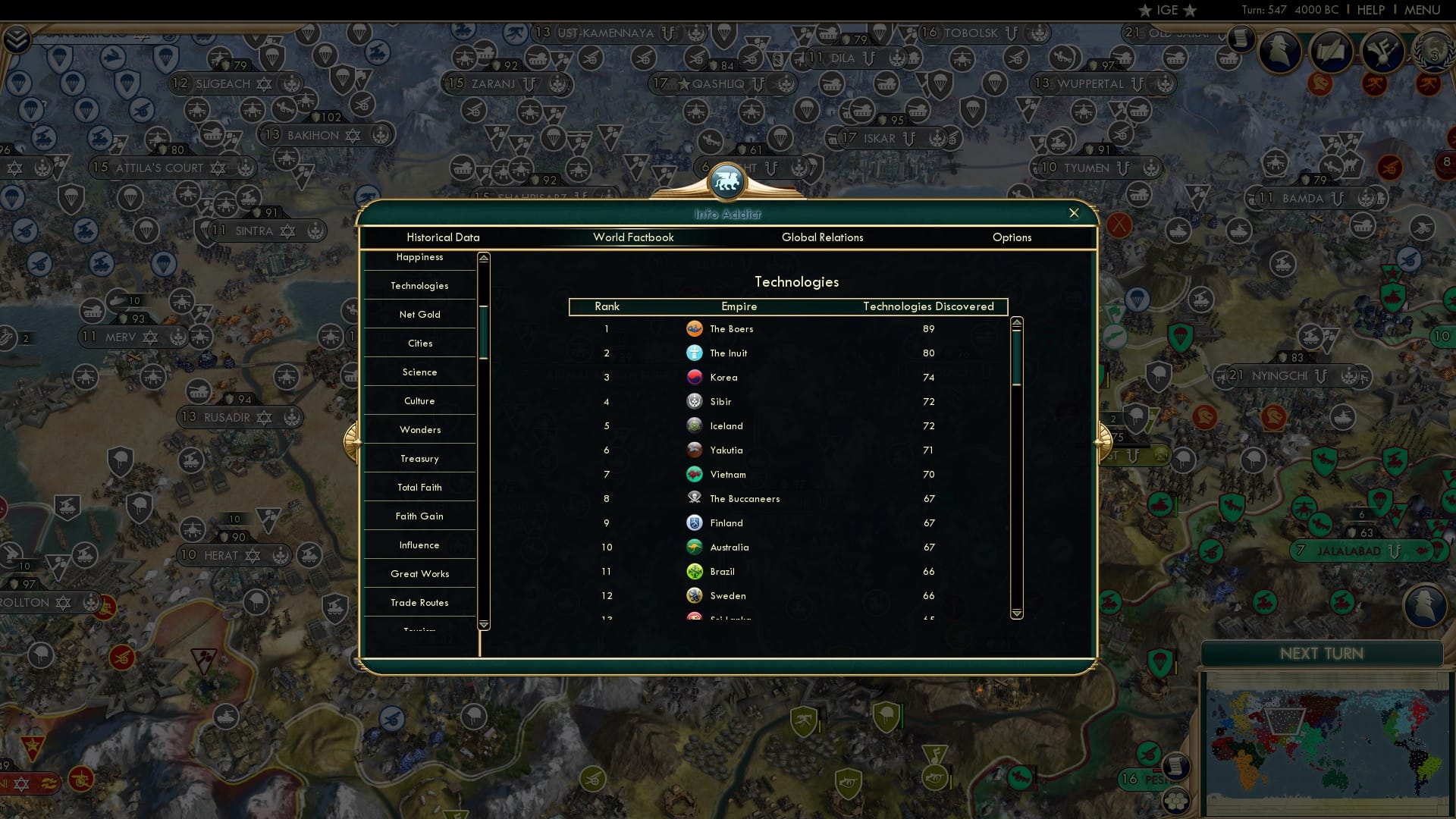Open the Social Policies culture icon

click(1383, 52)
